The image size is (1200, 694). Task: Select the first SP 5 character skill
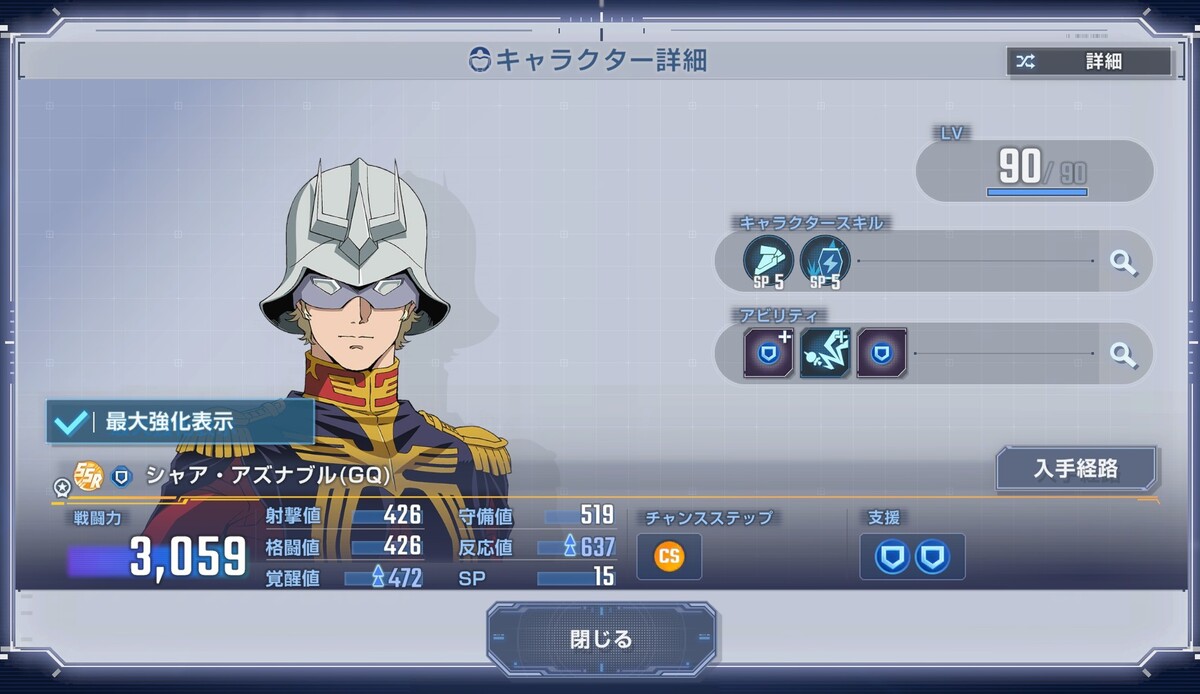(x=768, y=261)
